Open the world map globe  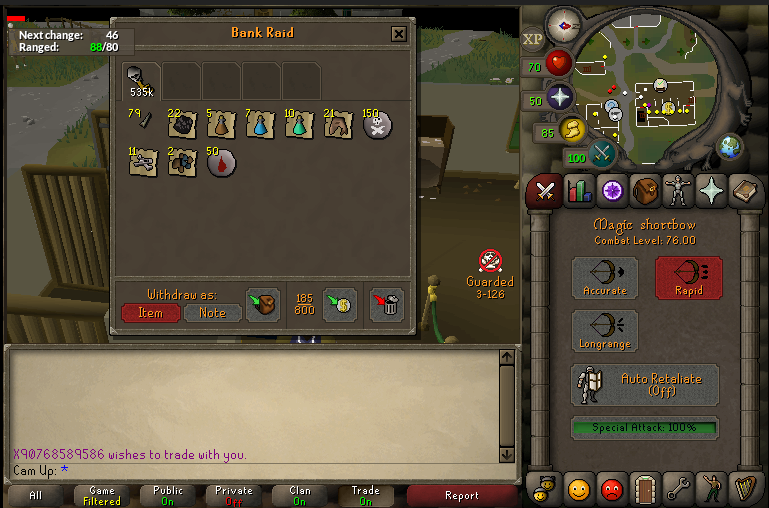[x=730, y=147]
